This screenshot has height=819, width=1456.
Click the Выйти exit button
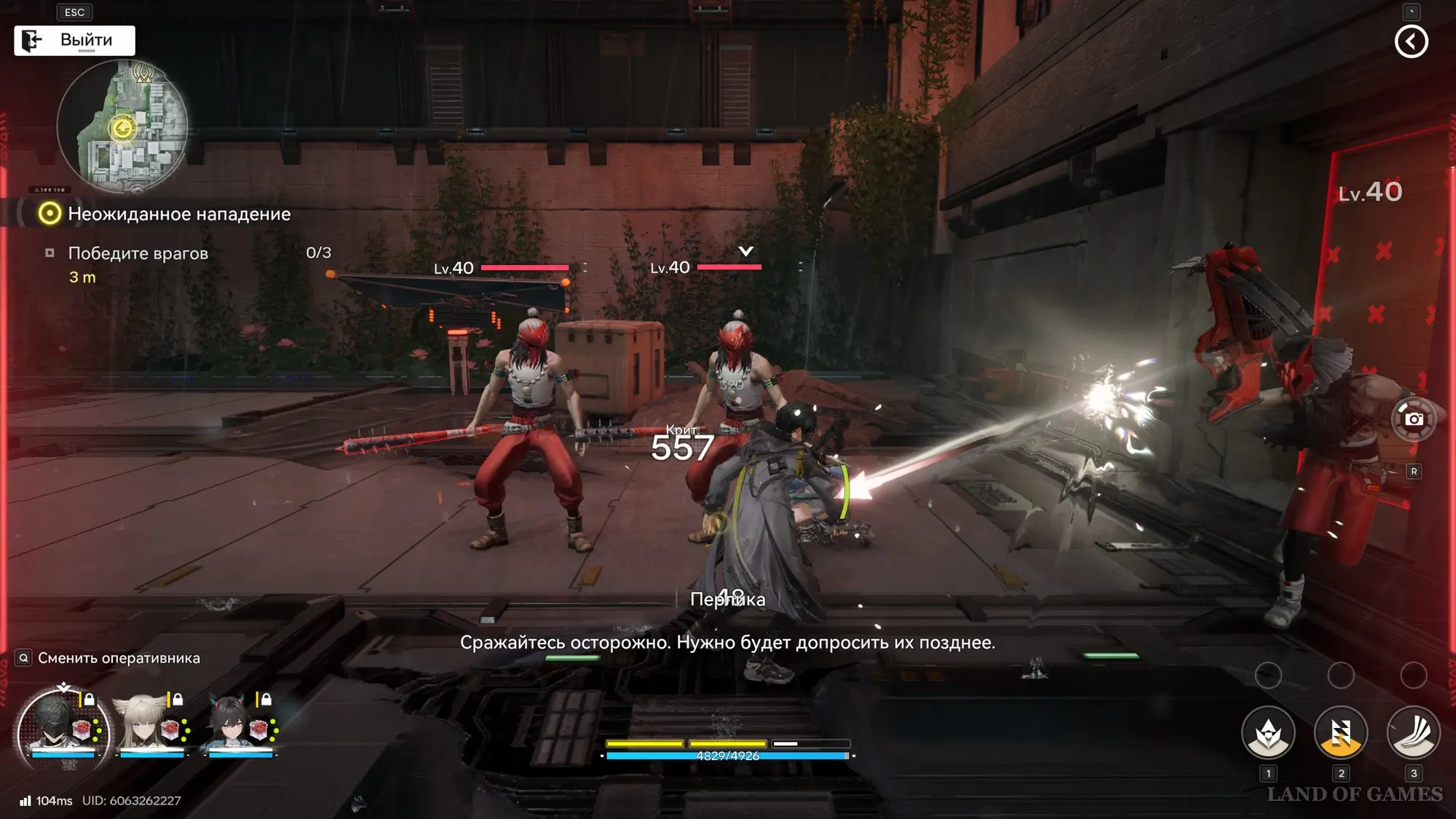point(75,41)
